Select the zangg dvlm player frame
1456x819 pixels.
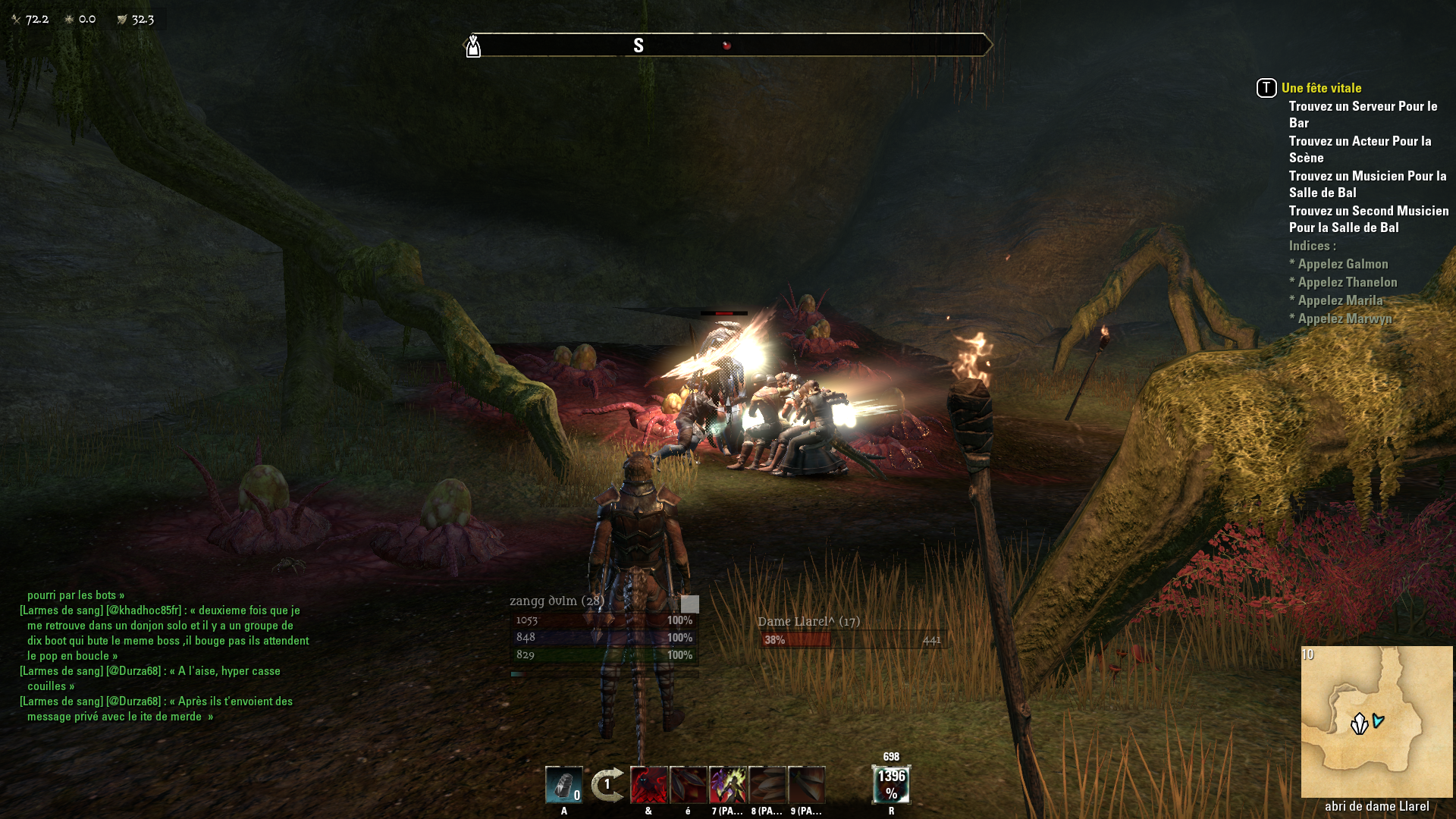coord(604,629)
